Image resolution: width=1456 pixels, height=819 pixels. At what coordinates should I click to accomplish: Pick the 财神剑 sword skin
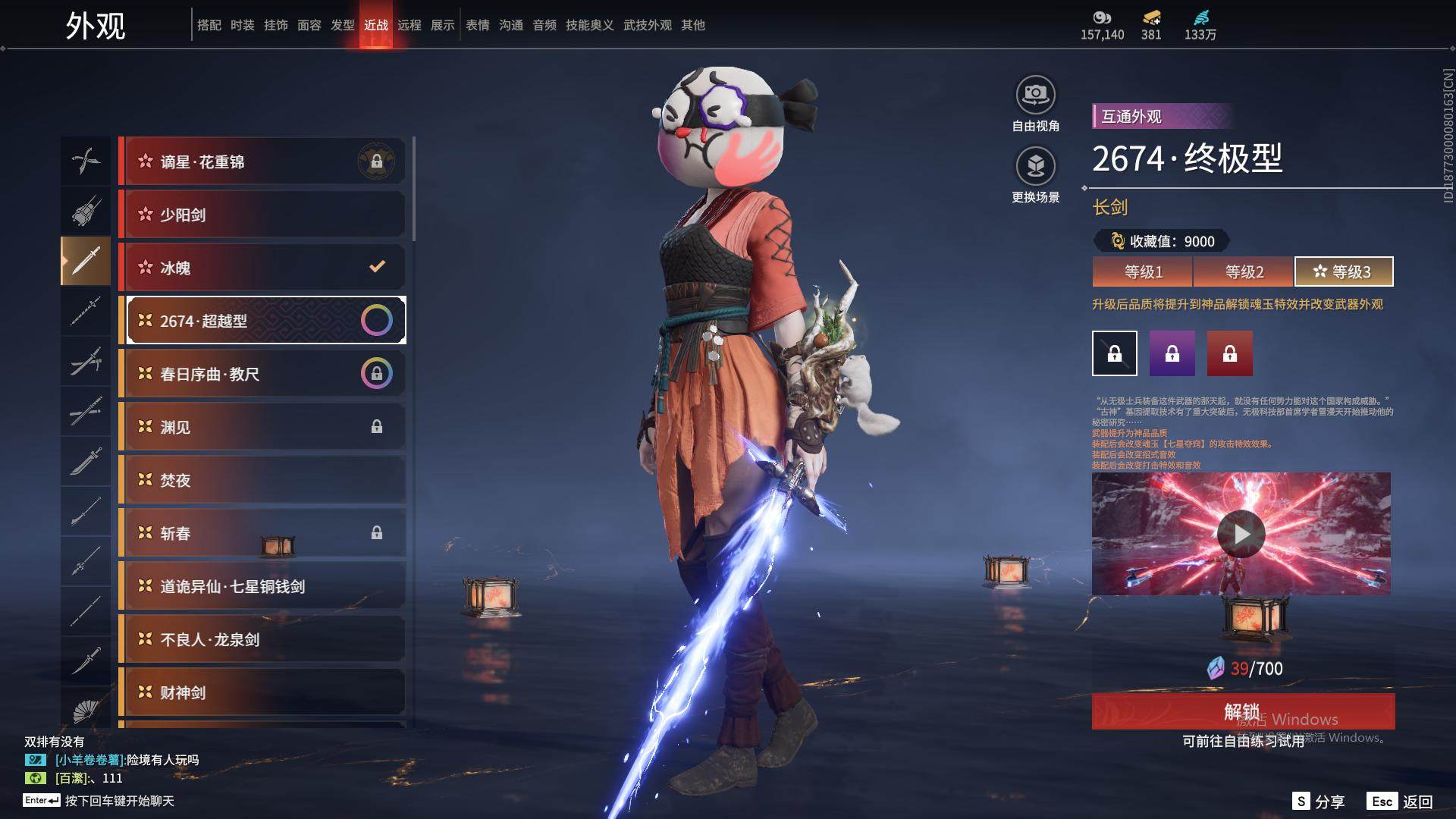pyautogui.click(x=262, y=692)
